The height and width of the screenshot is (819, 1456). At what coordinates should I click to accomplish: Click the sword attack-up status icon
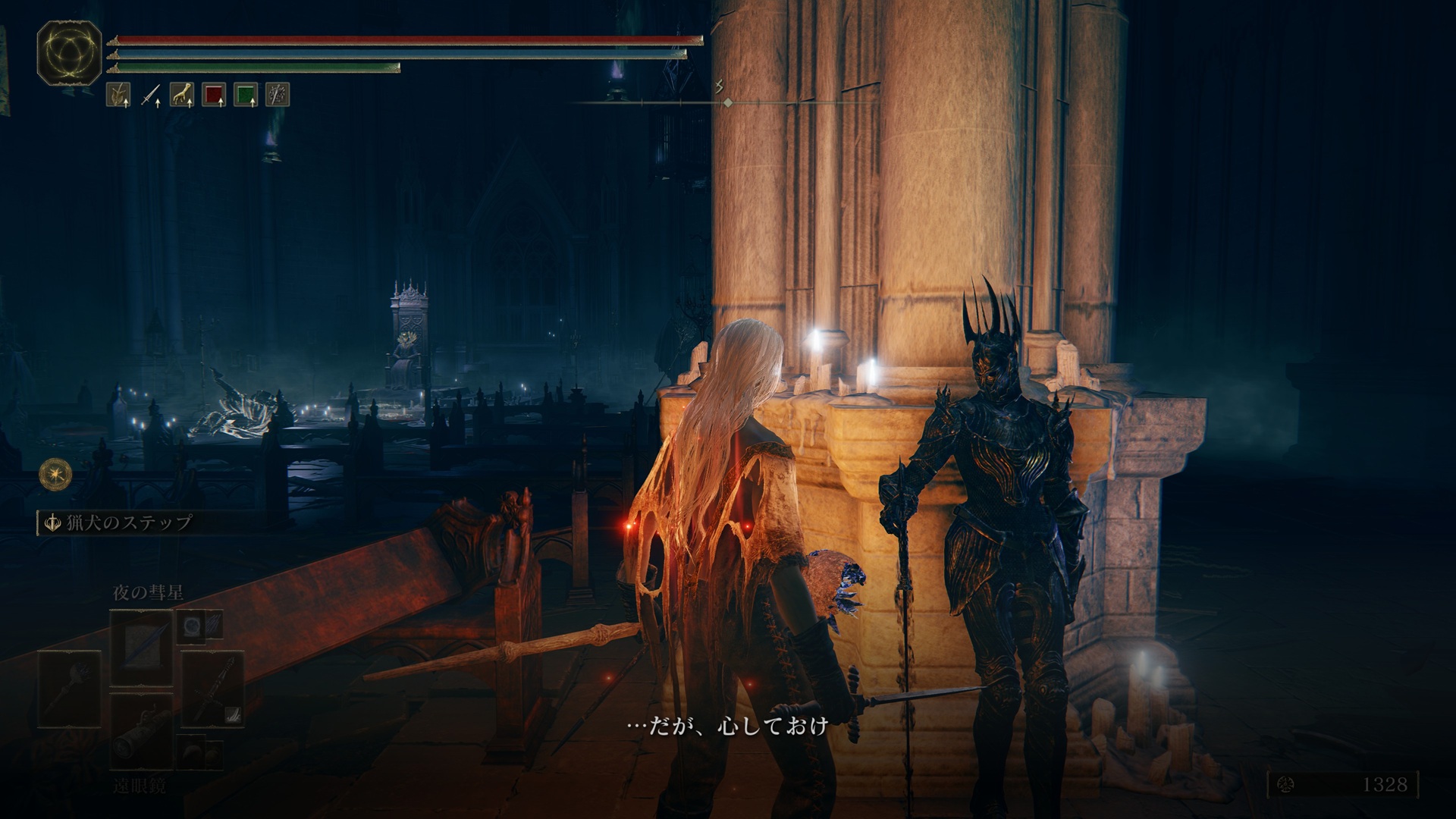(x=149, y=95)
